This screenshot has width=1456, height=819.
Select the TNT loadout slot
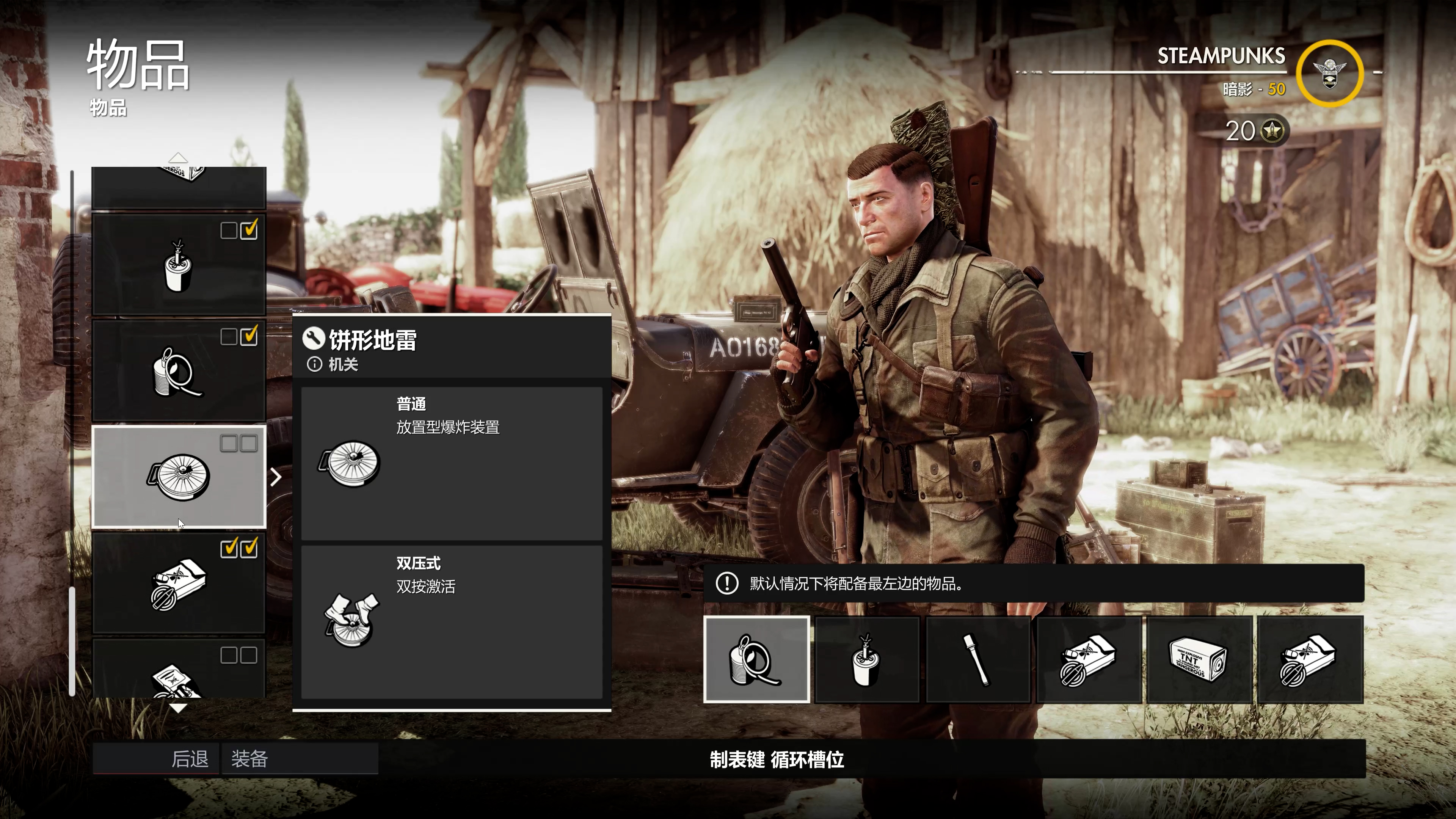tap(1199, 660)
